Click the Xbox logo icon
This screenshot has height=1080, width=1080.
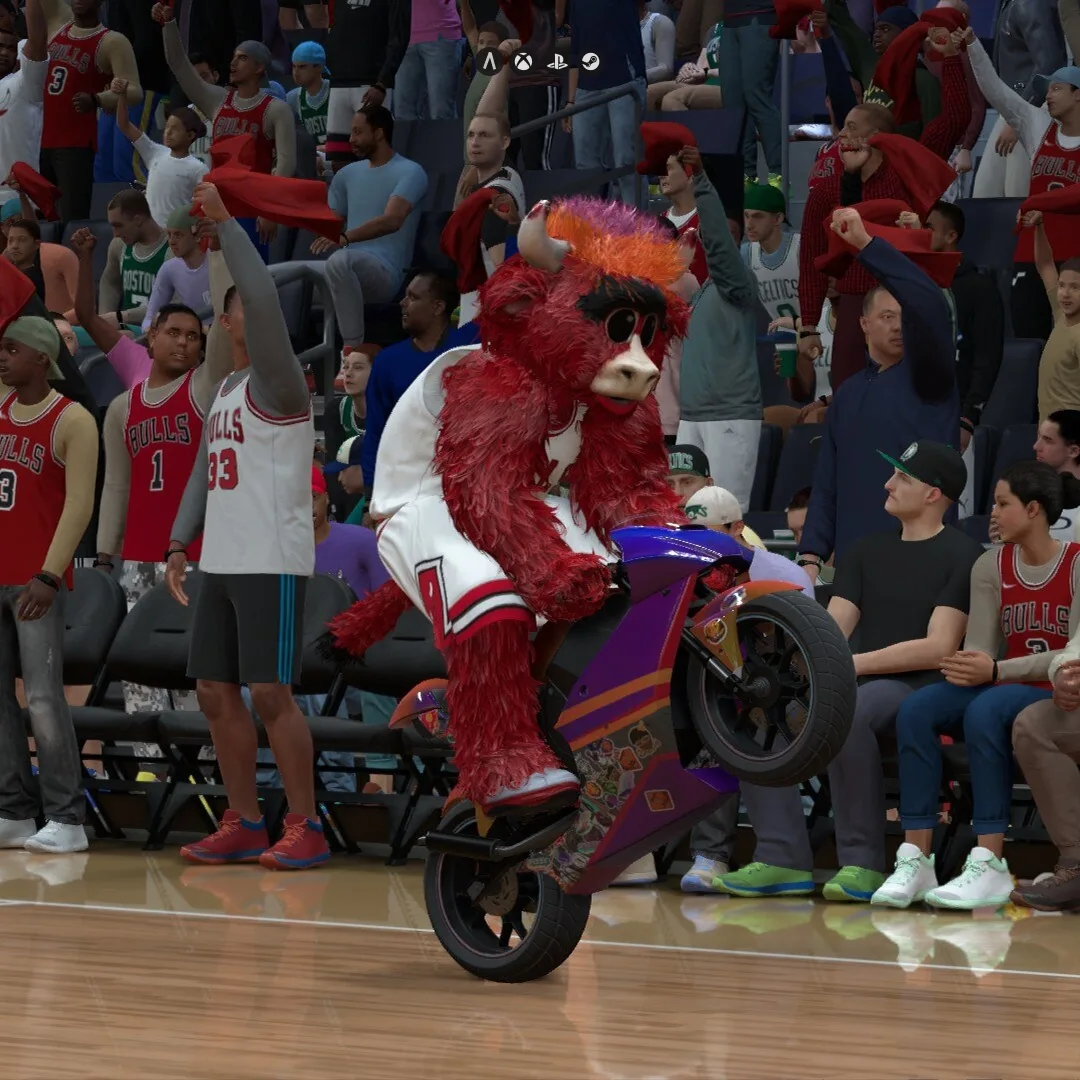point(523,61)
